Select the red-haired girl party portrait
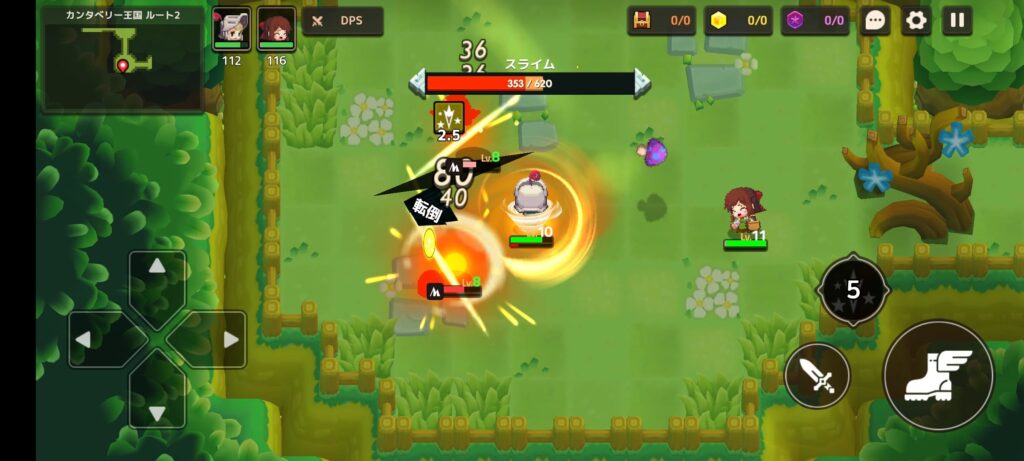 point(276,29)
